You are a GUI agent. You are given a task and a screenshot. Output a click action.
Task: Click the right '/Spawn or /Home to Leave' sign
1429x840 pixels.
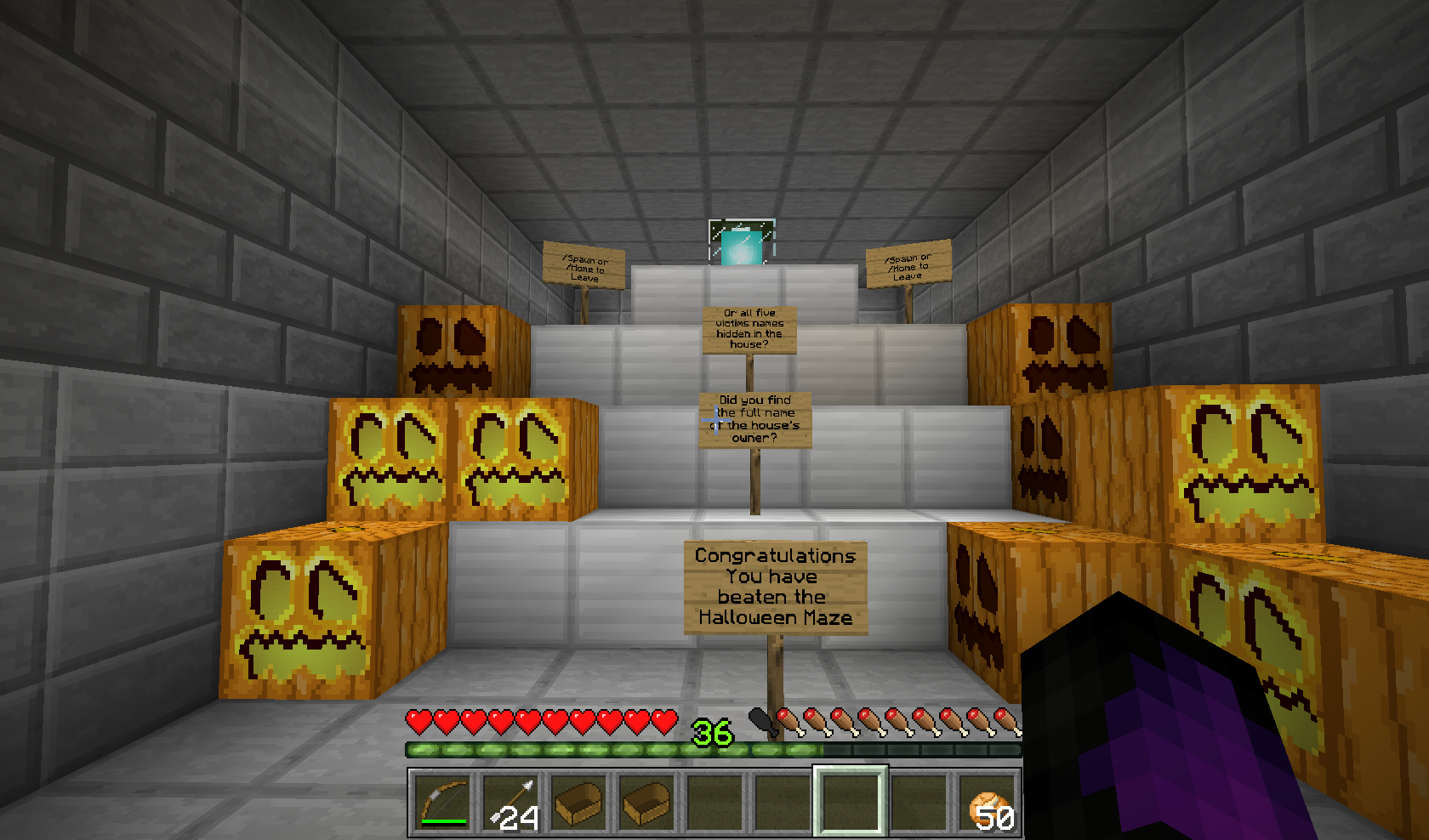[x=906, y=264]
